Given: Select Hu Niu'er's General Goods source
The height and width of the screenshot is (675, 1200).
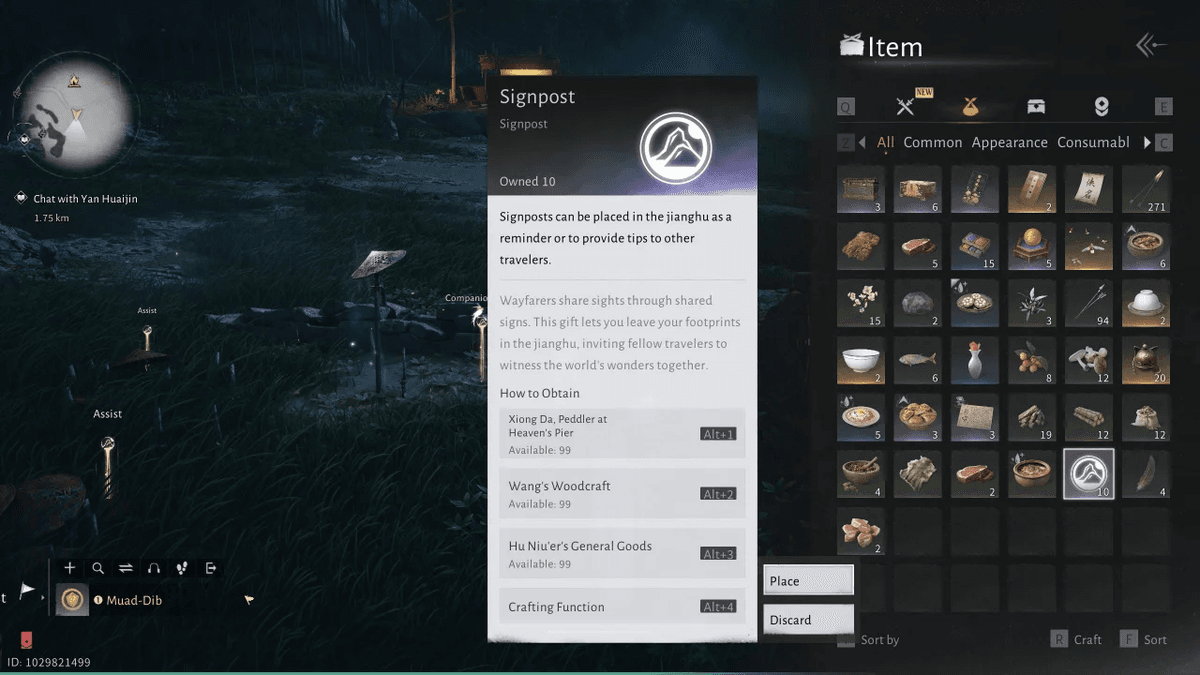Looking at the screenshot, I should (621, 553).
